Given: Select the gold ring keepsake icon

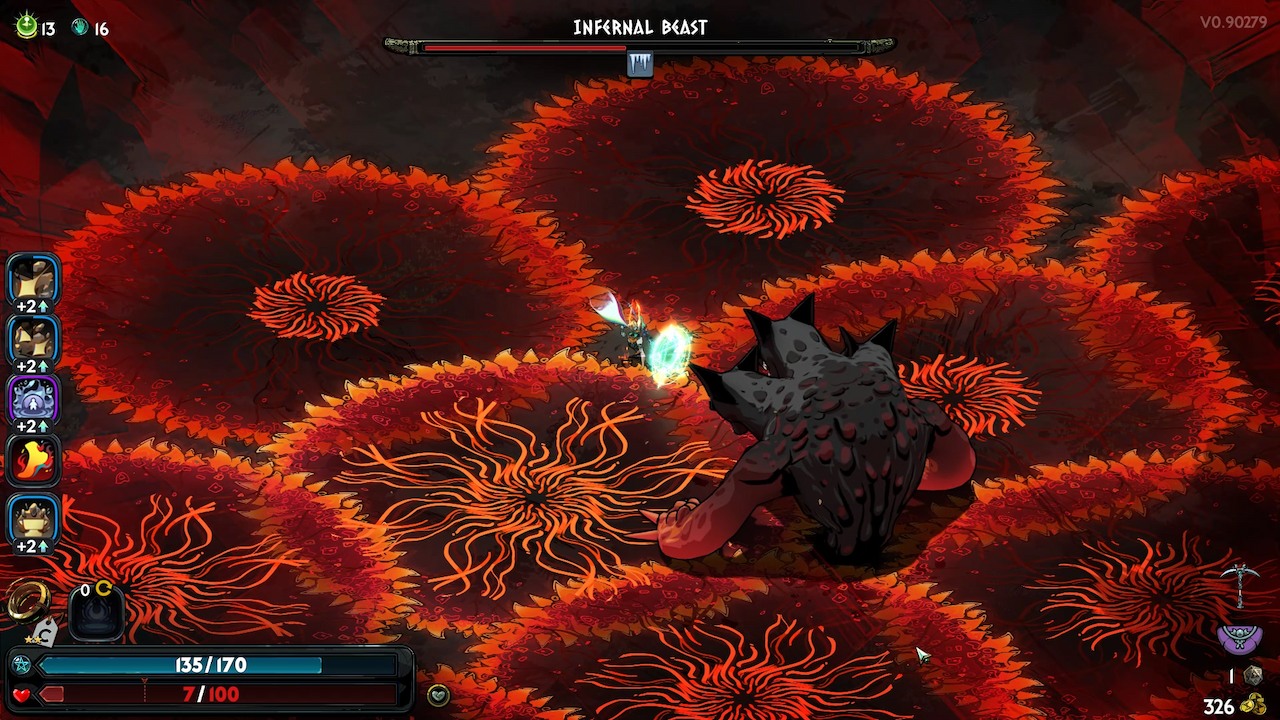Looking at the screenshot, I should tap(27, 601).
